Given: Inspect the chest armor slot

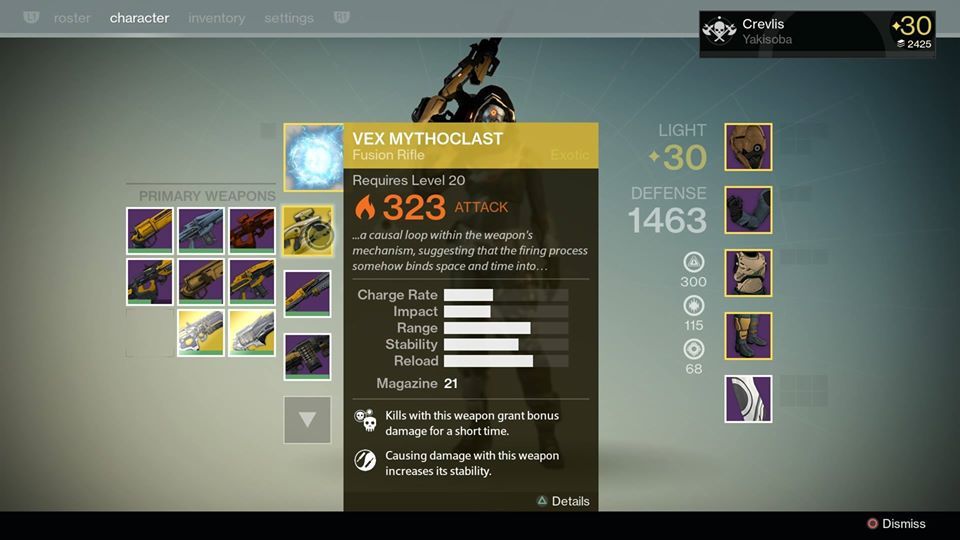Looking at the screenshot, I should [x=748, y=273].
